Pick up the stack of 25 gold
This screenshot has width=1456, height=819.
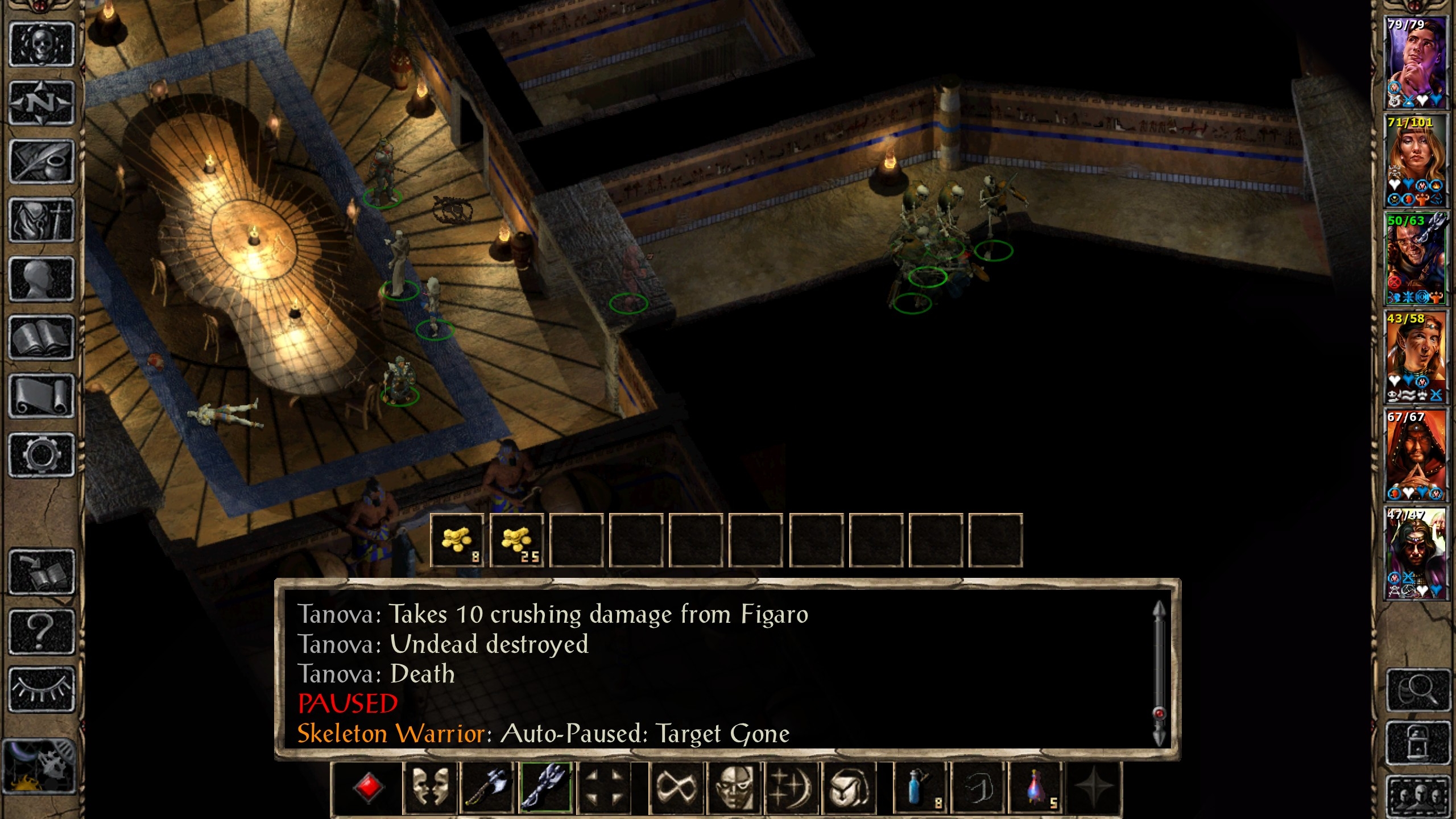pyautogui.click(x=516, y=540)
